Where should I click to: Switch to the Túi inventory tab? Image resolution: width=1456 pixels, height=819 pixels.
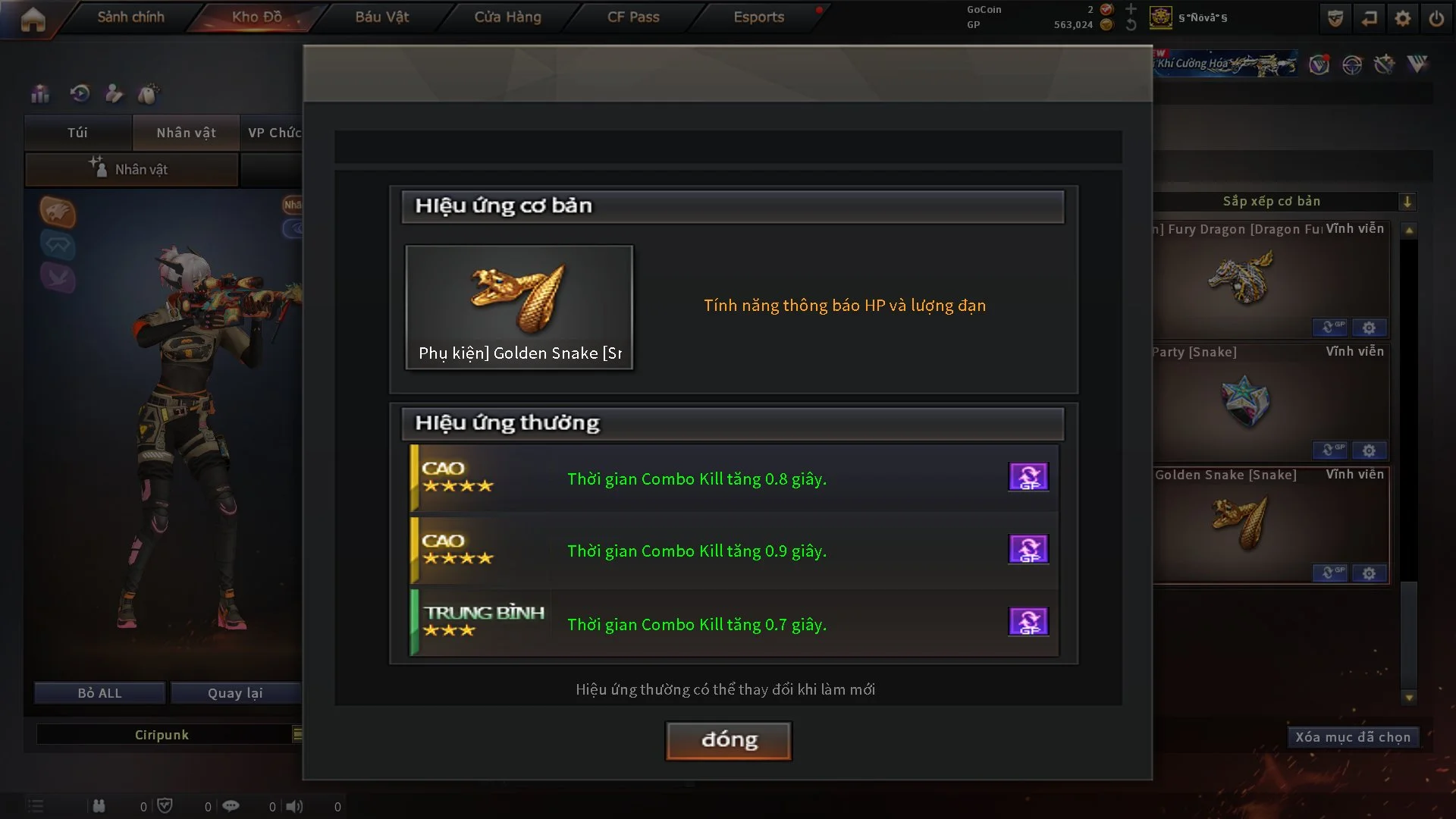point(77,133)
